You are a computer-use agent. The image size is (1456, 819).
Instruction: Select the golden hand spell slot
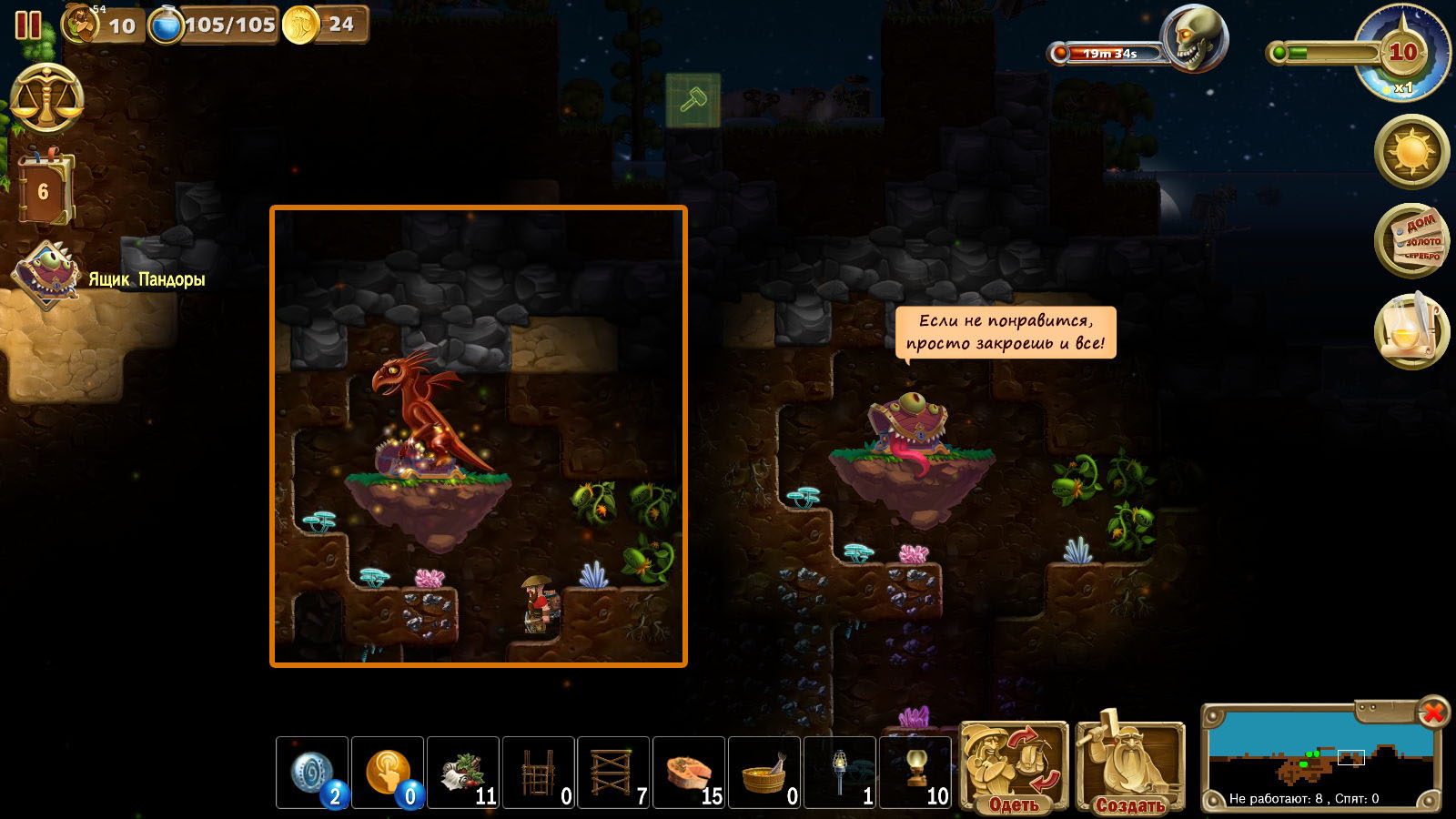pos(388,773)
